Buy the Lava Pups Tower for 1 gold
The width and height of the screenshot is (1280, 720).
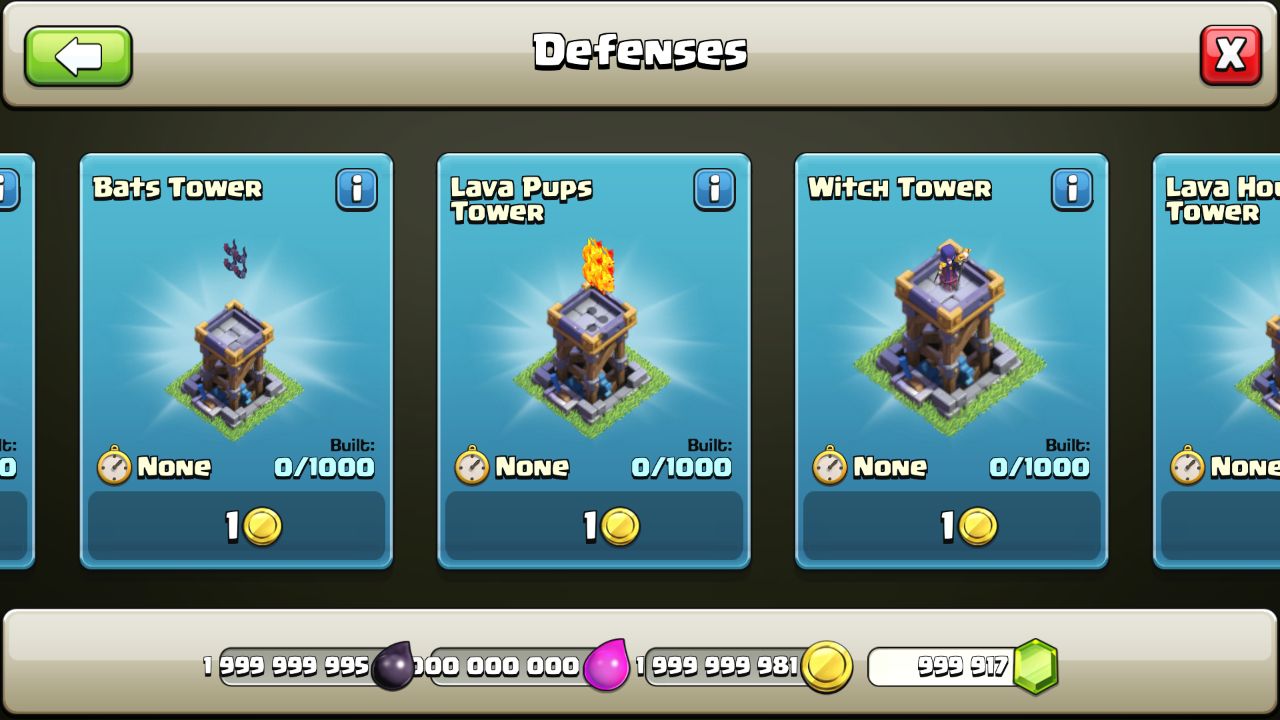click(593, 527)
